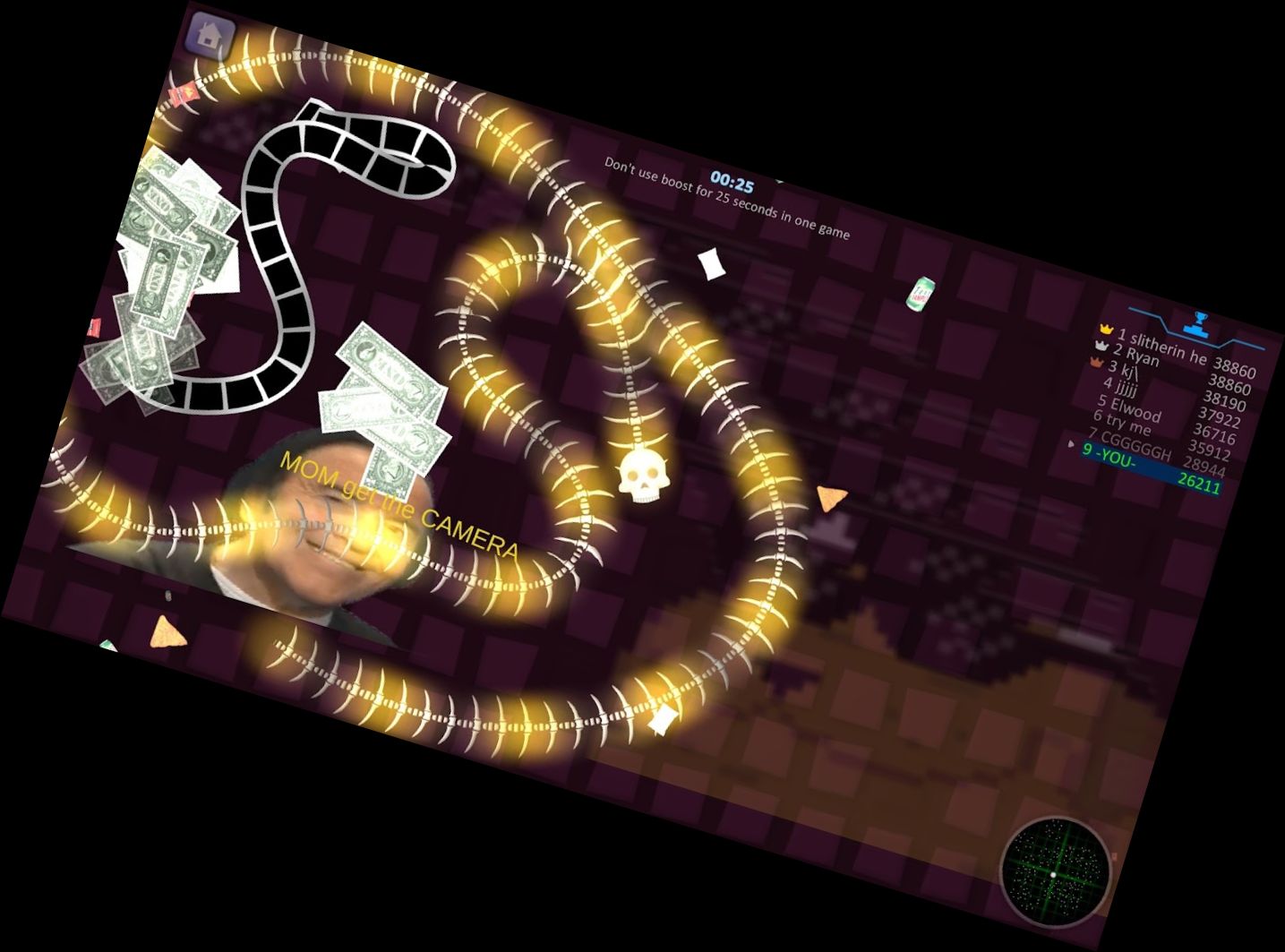Choose Ryan in the leaderboard
This screenshot has height=952, width=1285.
click(1173, 367)
